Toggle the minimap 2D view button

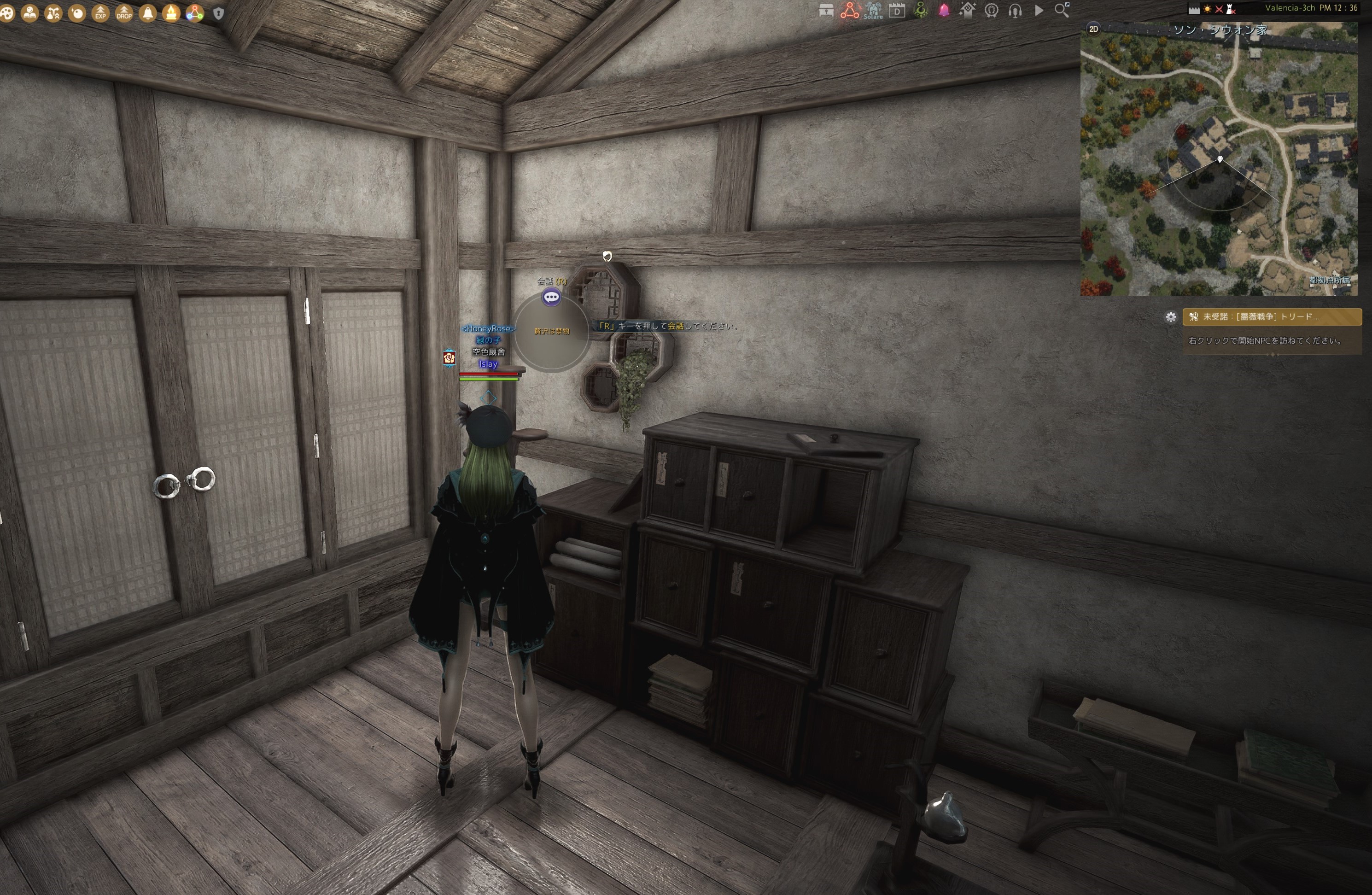[1093, 29]
